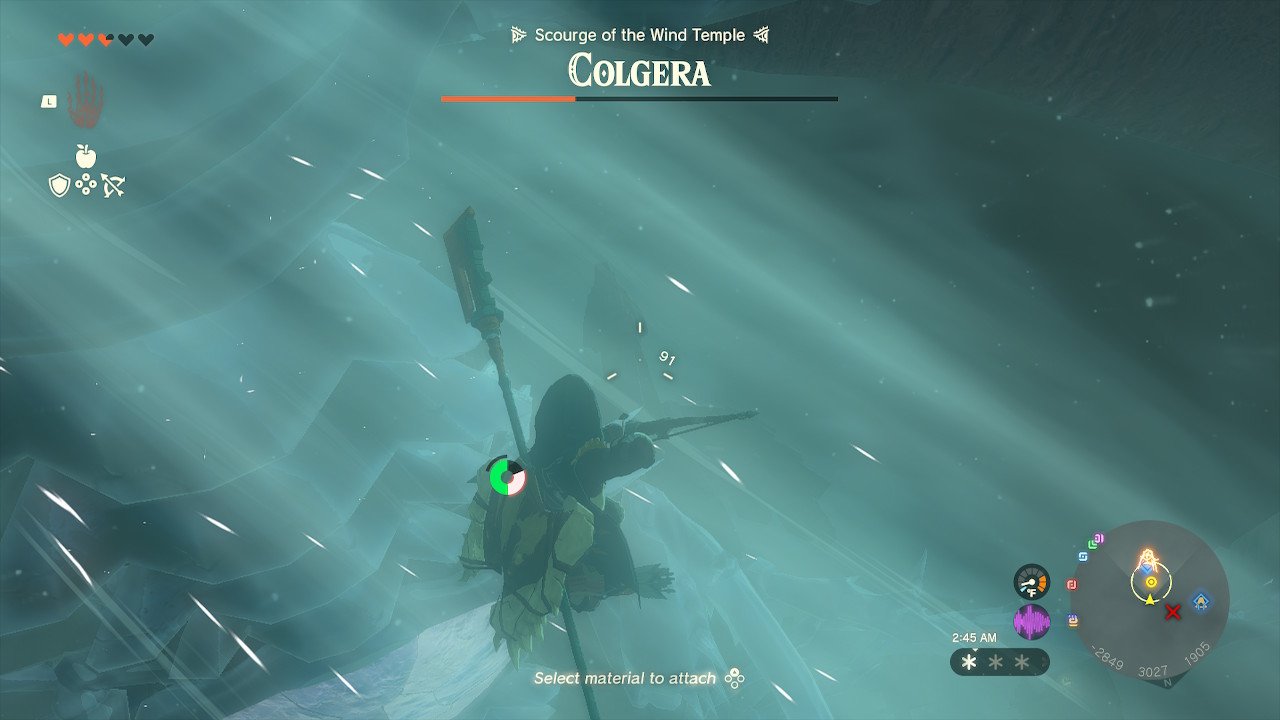Viewport: 1280px width, 720px height.
Task: Click the purple sound wave noise meter
Action: click(1031, 622)
